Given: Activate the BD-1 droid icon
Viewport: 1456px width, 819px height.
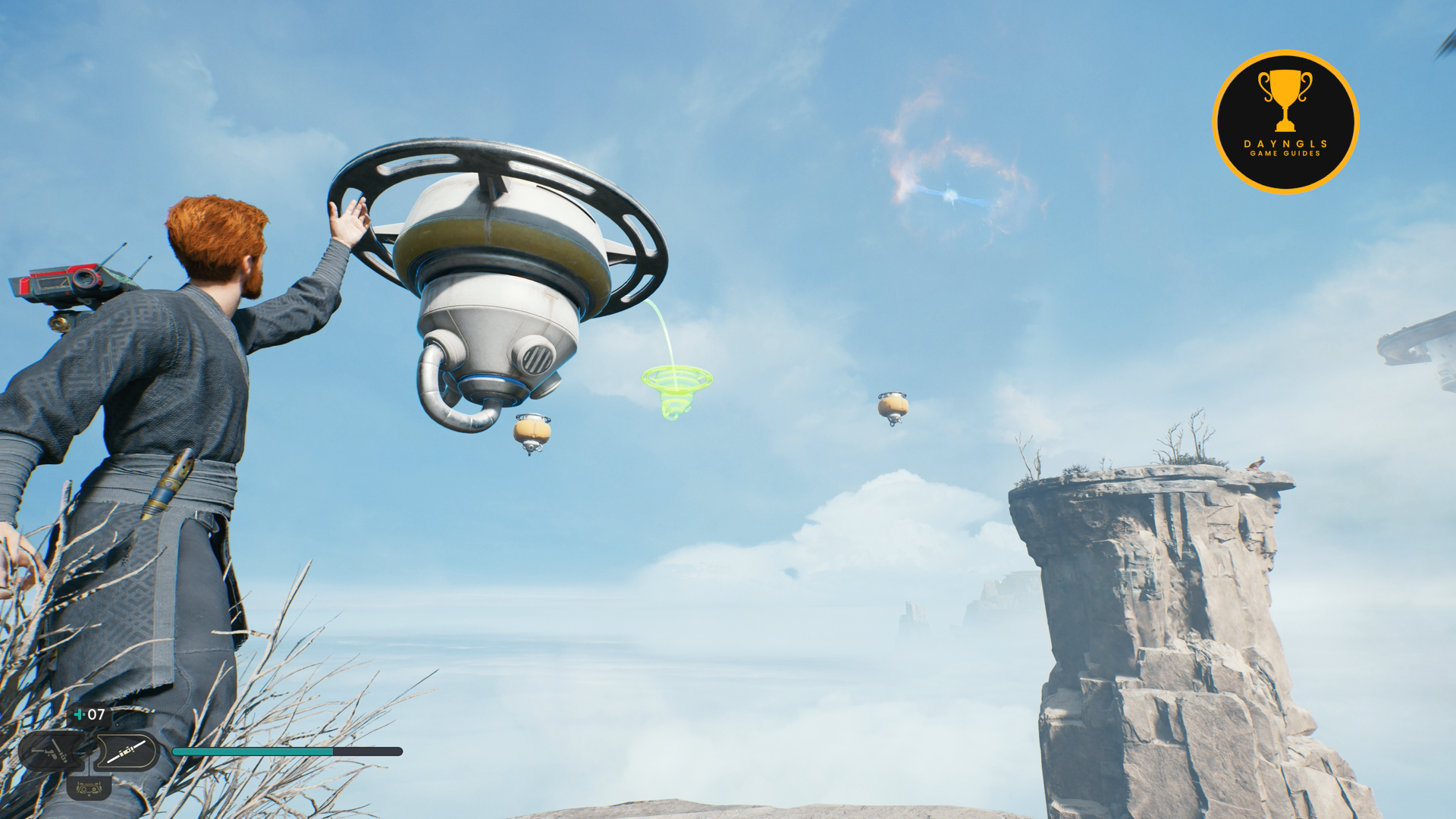Looking at the screenshot, I should click(x=89, y=789).
